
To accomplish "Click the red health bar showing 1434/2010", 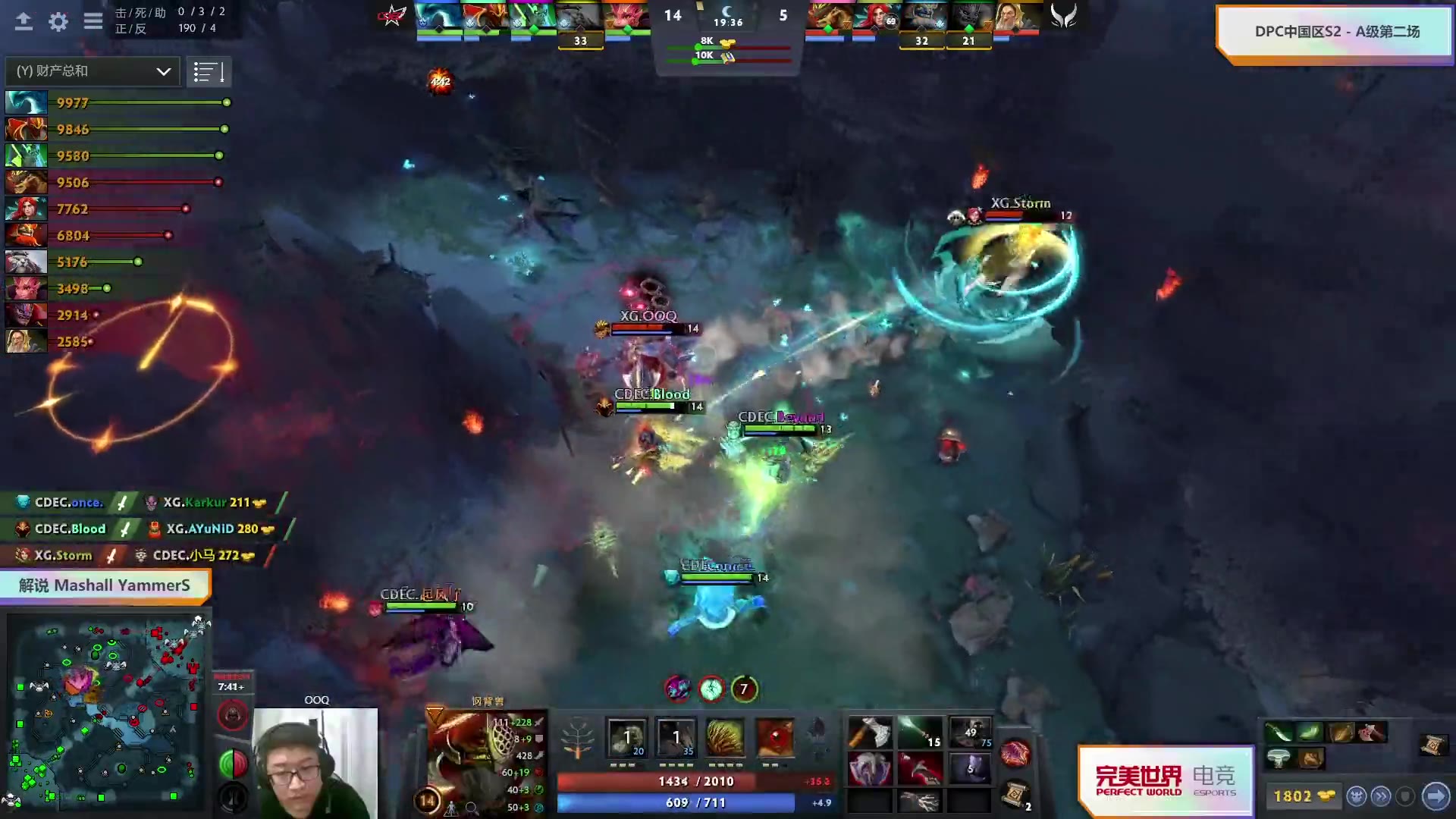I will (675, 781).
